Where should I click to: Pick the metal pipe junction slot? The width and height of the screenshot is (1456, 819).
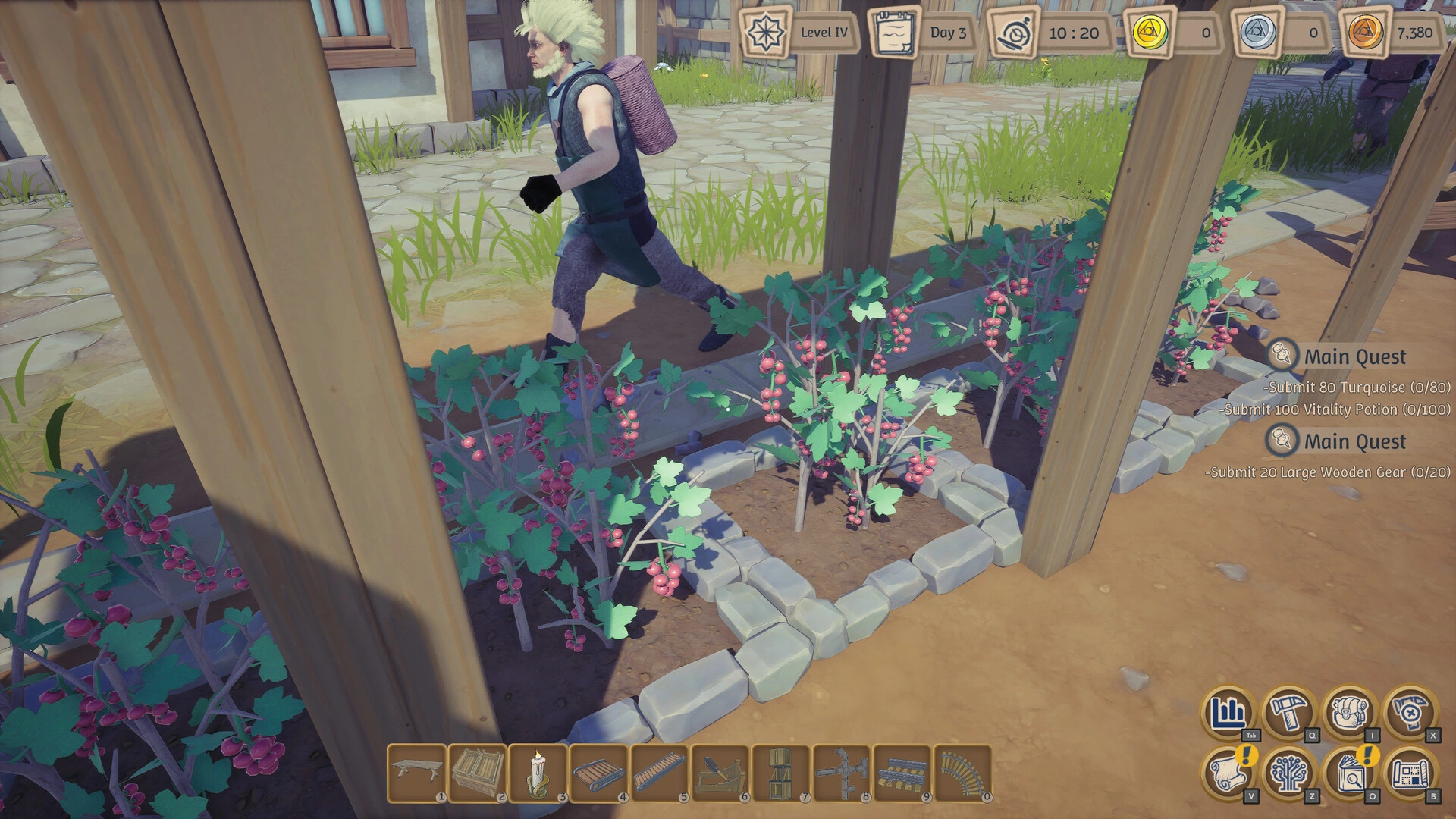pos(841,772)
